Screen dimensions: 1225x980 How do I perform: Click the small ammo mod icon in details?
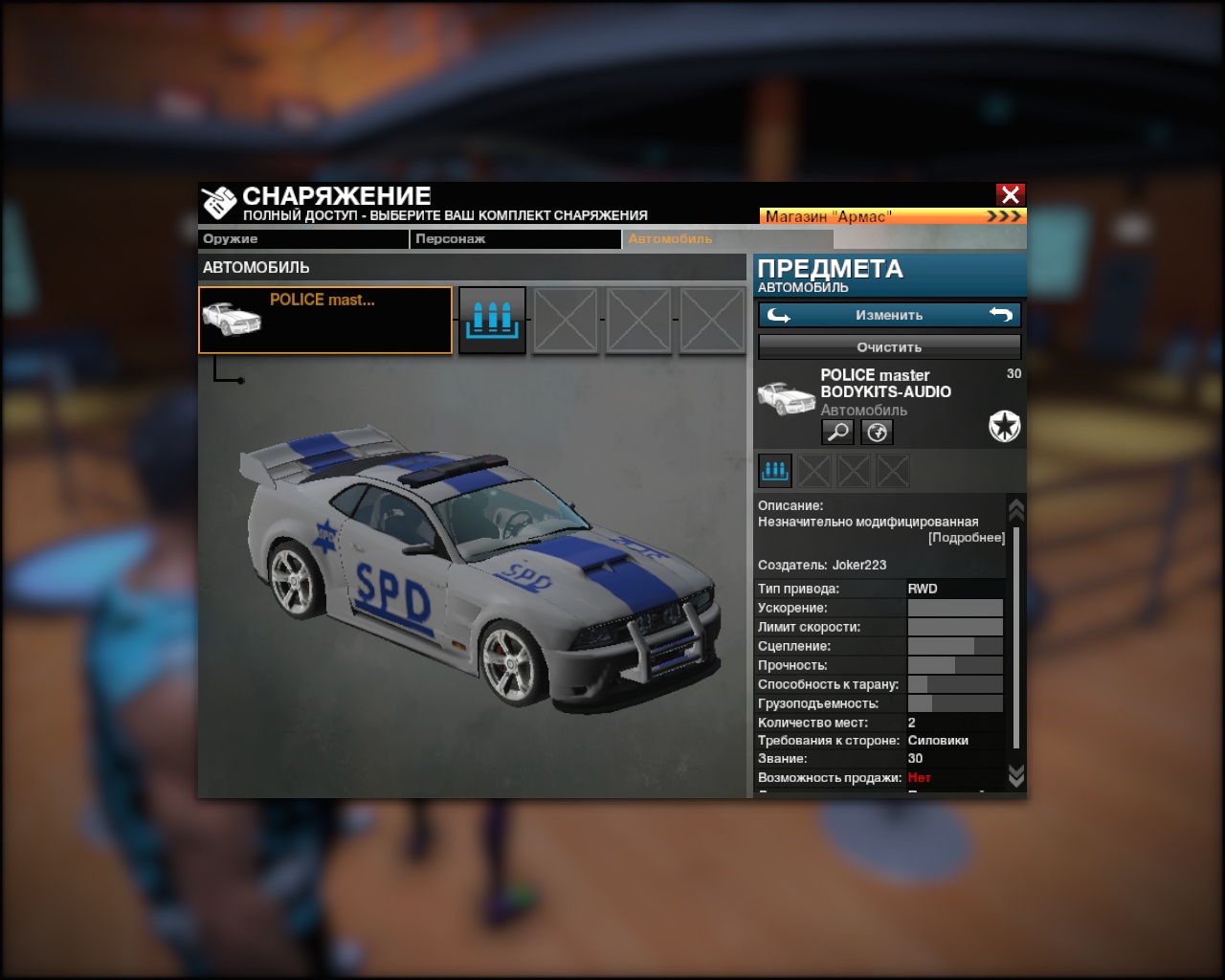point(774,470)
